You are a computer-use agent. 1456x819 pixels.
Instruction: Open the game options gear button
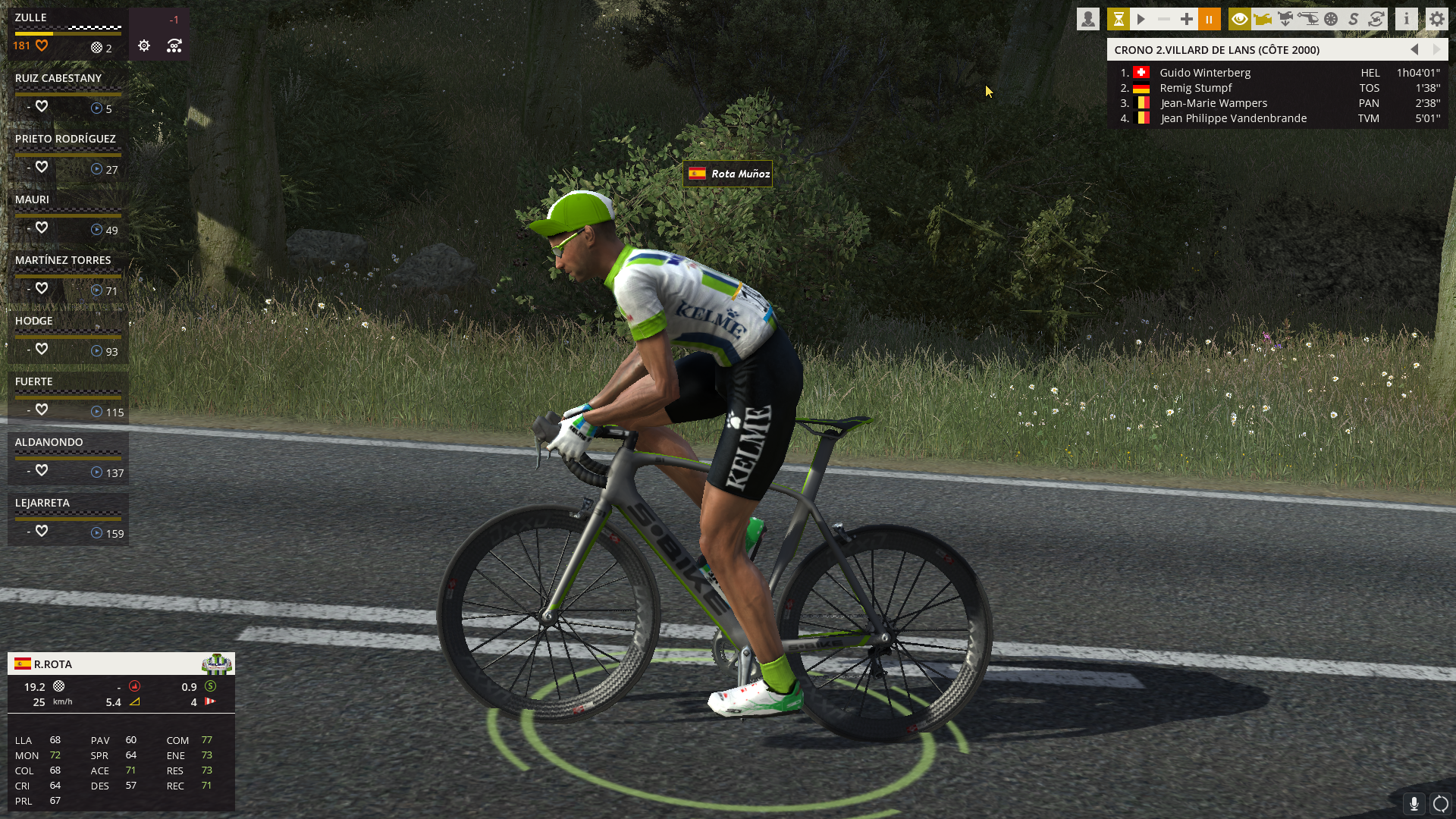pyautogui.click(x=1437, y=19)
